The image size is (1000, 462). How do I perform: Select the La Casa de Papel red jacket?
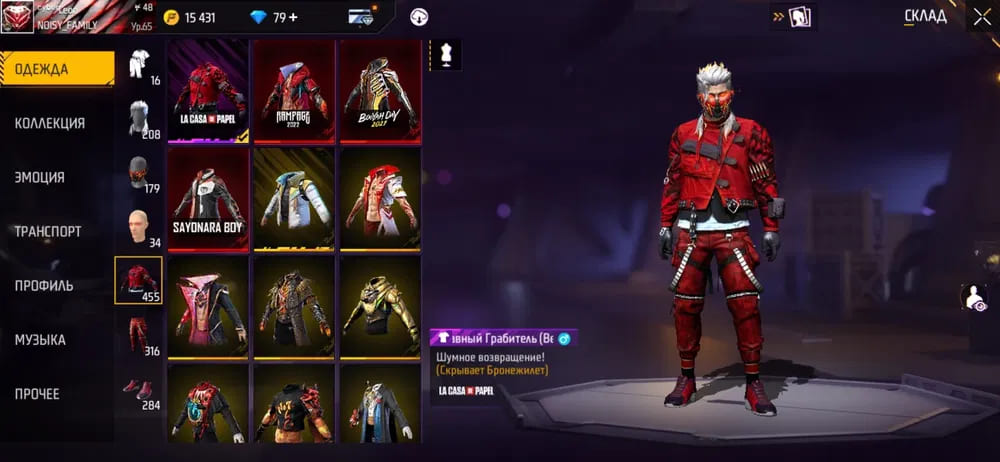click(208, 92)
